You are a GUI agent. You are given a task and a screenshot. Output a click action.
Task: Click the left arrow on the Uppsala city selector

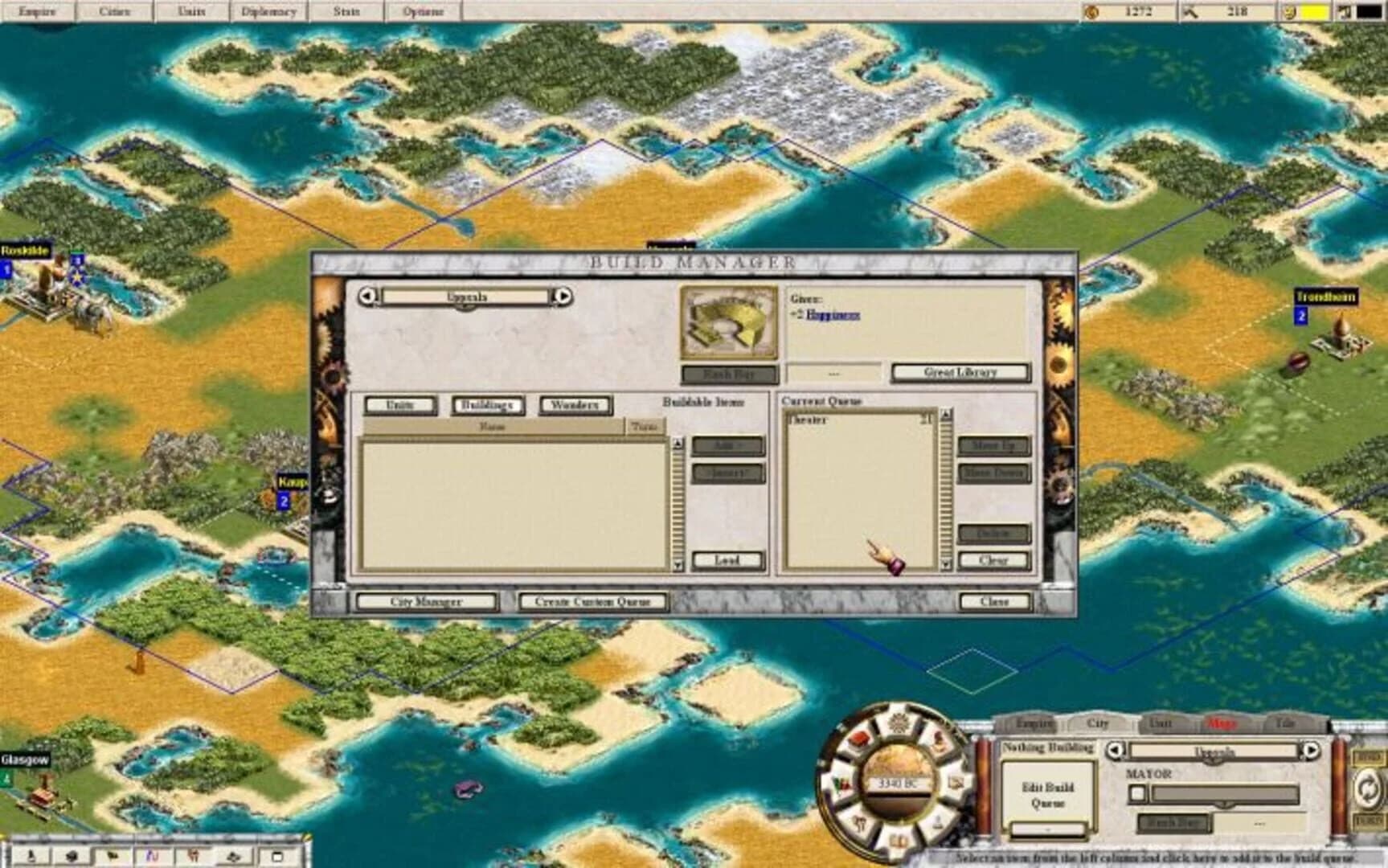[368, 296]
